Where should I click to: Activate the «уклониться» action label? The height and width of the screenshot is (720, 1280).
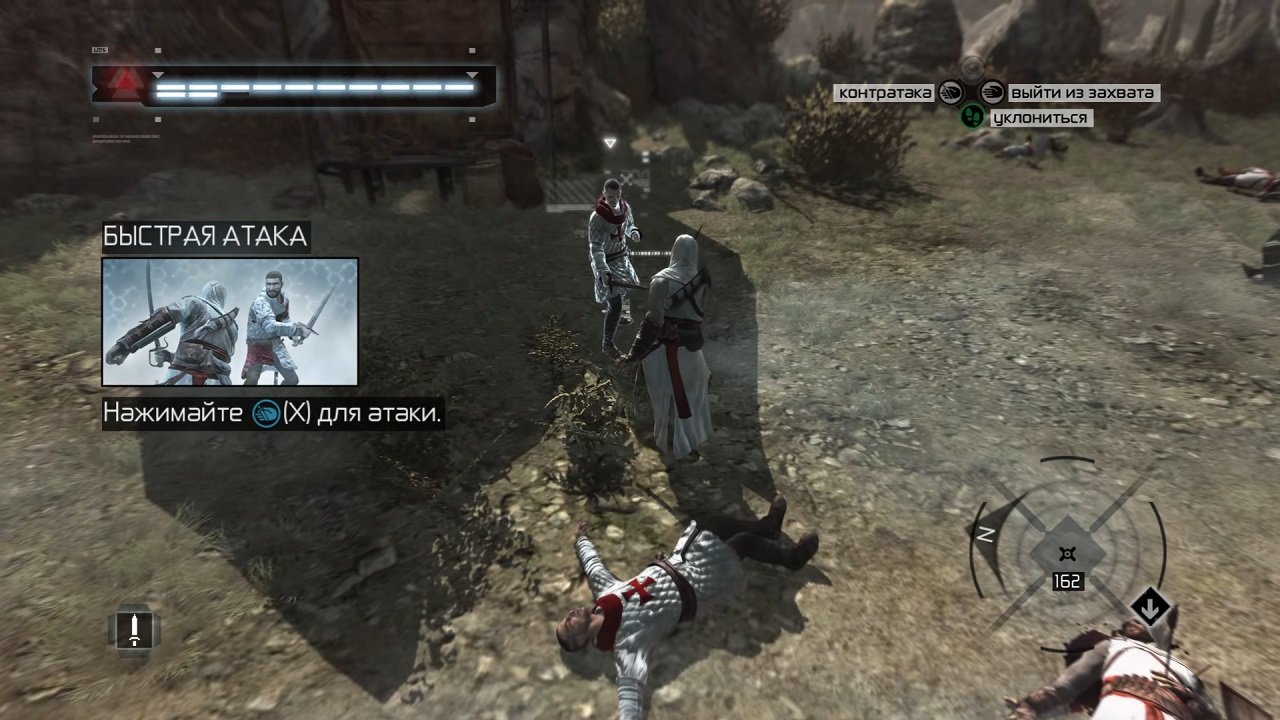coord(1039,118)
